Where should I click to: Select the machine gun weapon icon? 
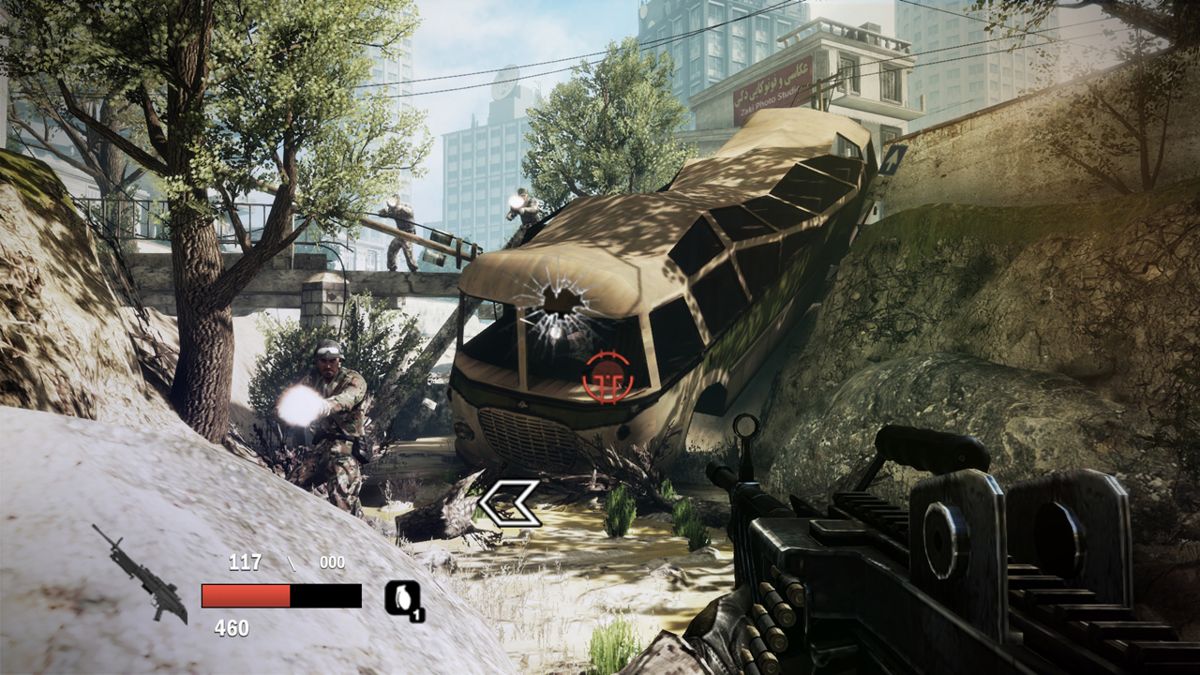point(139,573)
